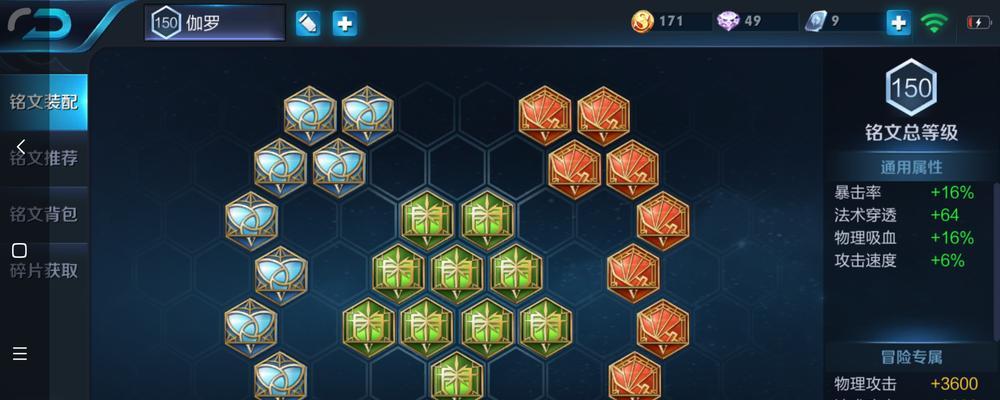Click the 伽罗 rune page name box
Viewport: 1000px width, 400px height.
(215, 23)
